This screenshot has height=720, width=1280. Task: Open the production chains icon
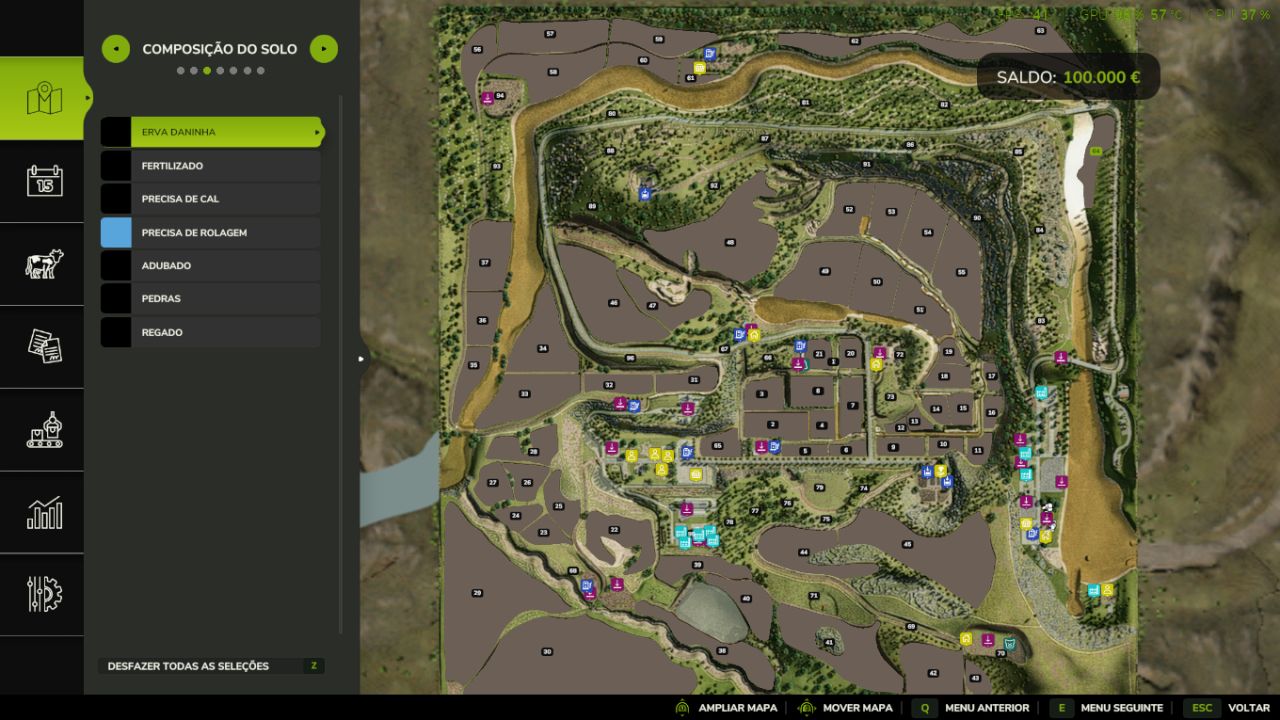(x=42, y=429)
